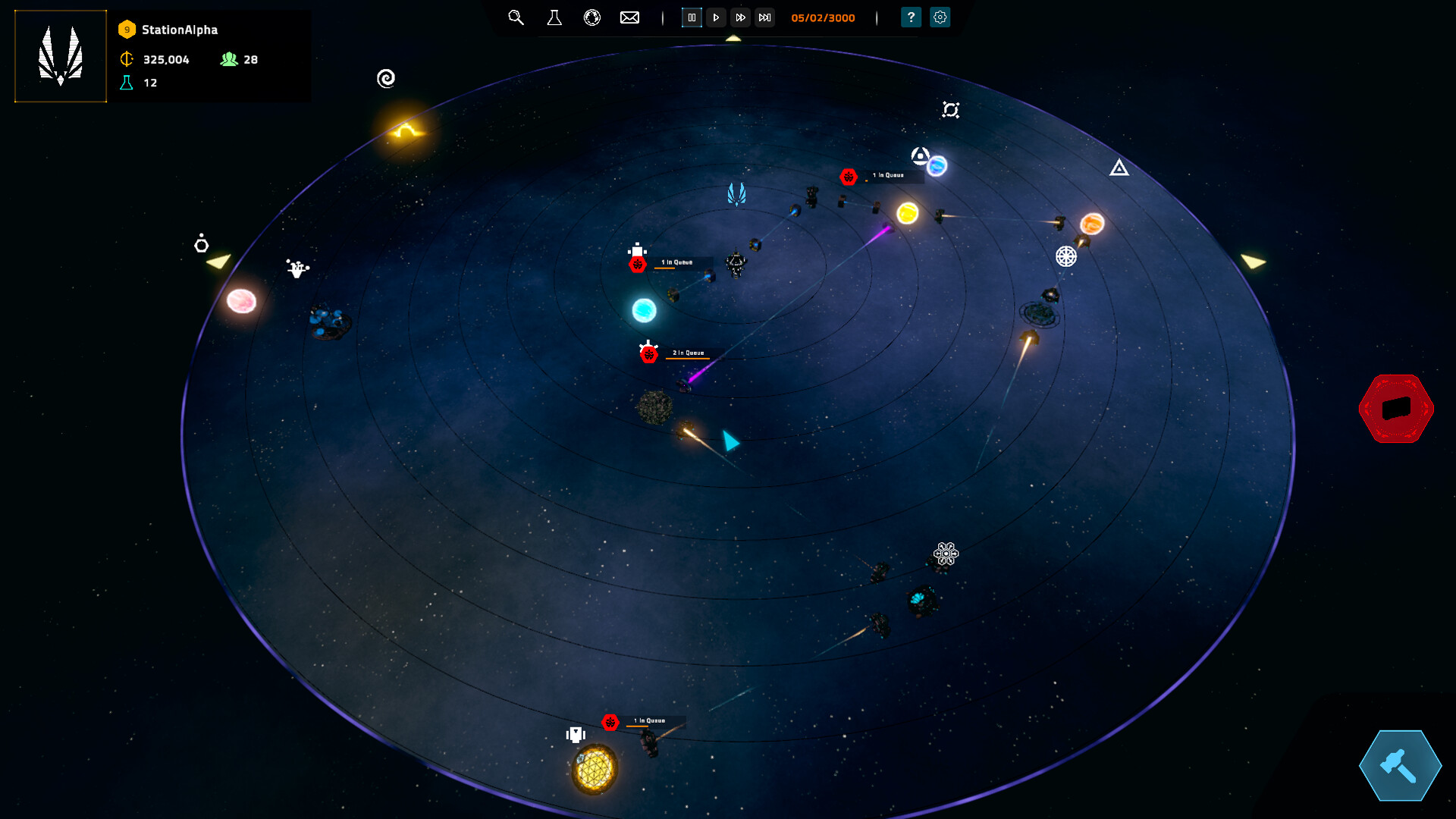Expand the 1 In Queue label near the star
This screenshot has width=1456, height=819.
pos(887,174)
